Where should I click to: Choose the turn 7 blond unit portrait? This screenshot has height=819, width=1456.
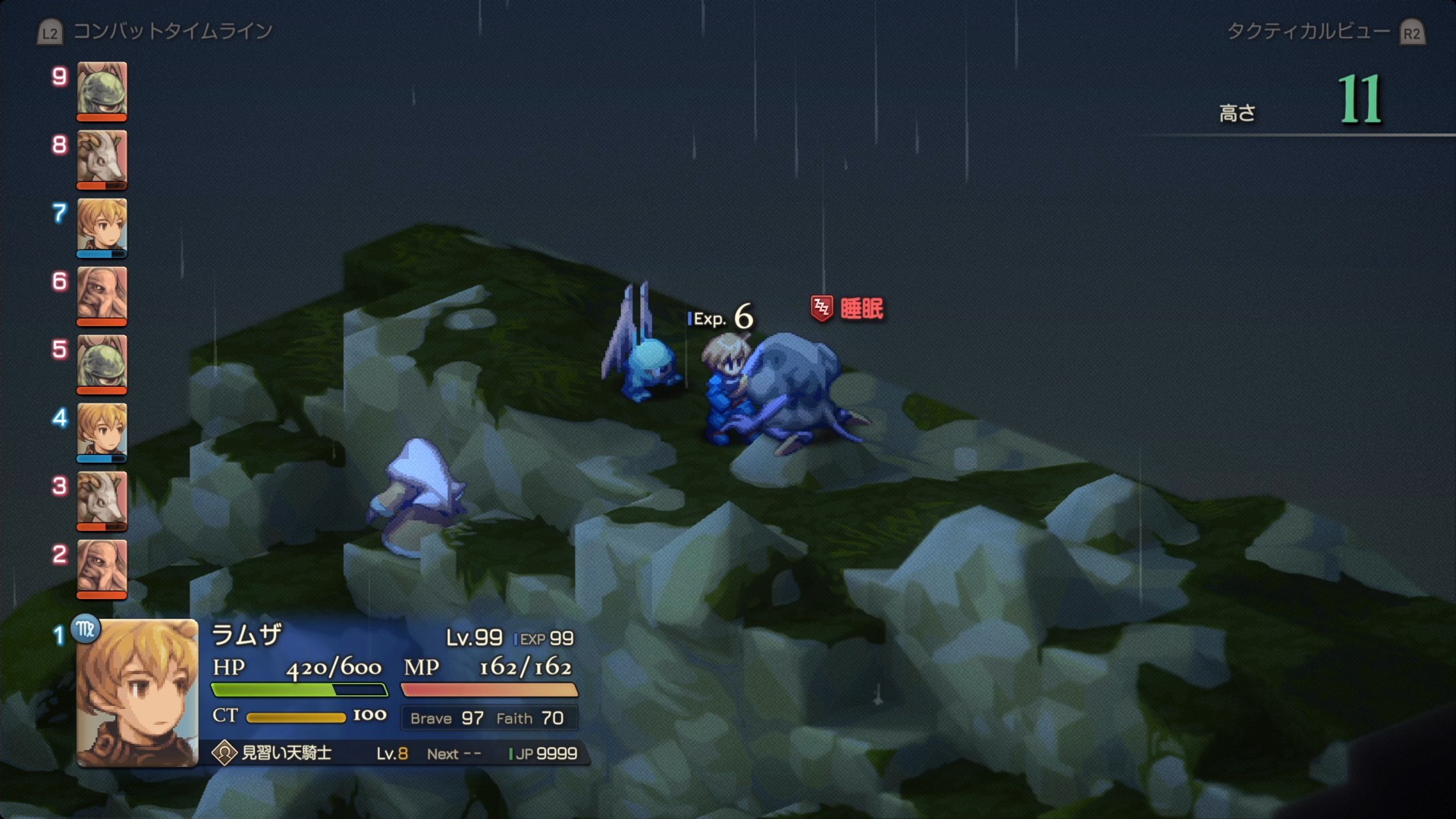tap(102, 226)
